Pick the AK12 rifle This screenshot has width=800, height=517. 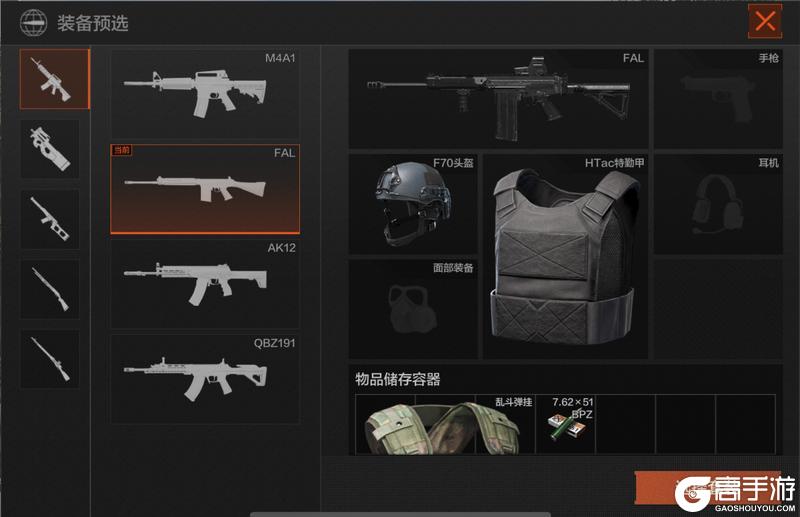point(204,284)
